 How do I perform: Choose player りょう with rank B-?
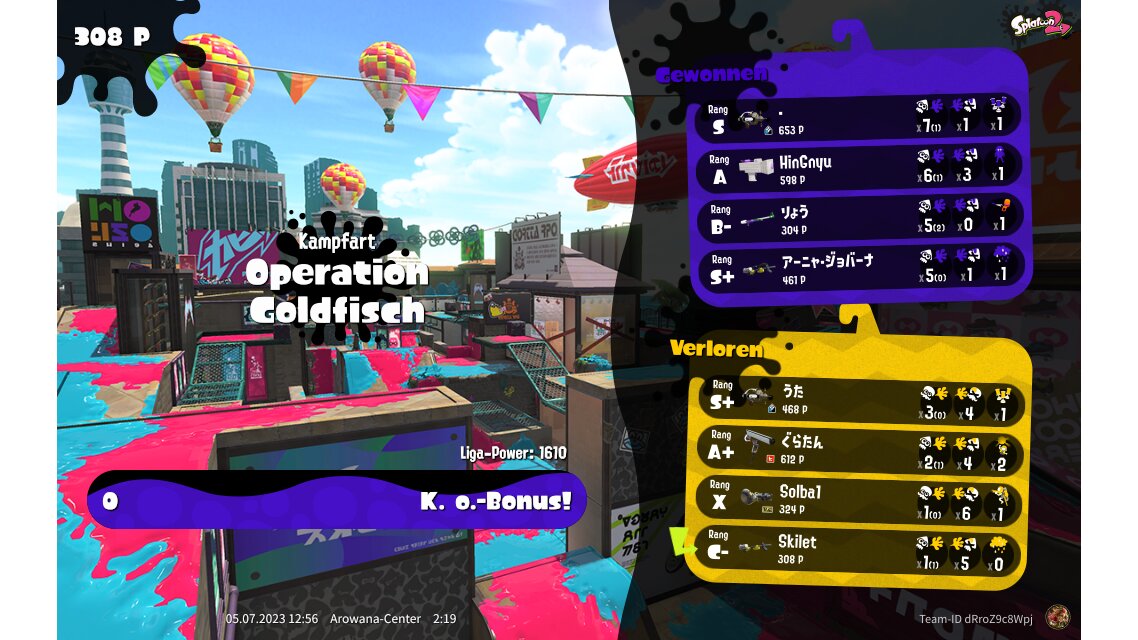(859, 218)
